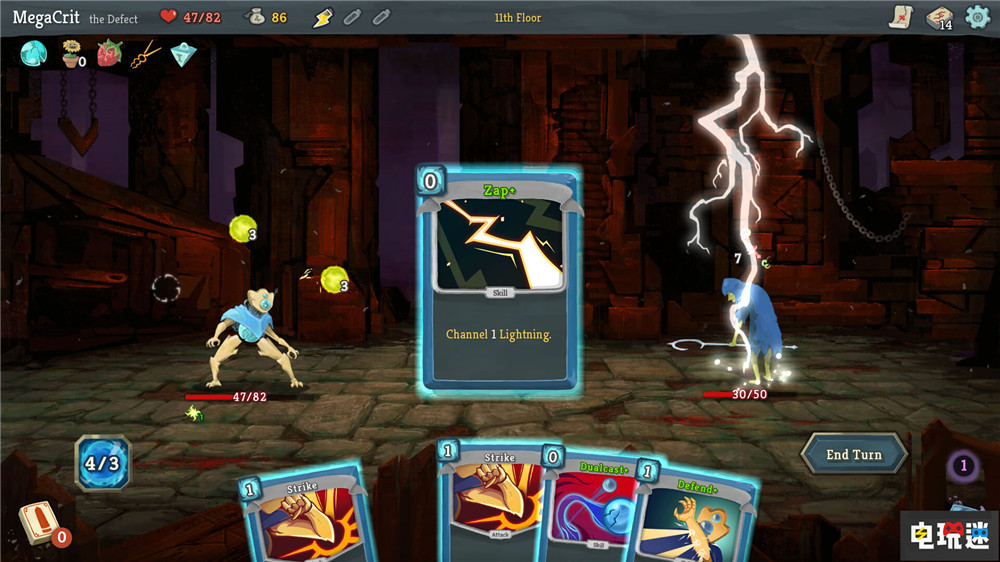Screen dimensions: 1000x562
Task: Click the End Turn button
Action: pyautogui.click(x=853, y=454)
